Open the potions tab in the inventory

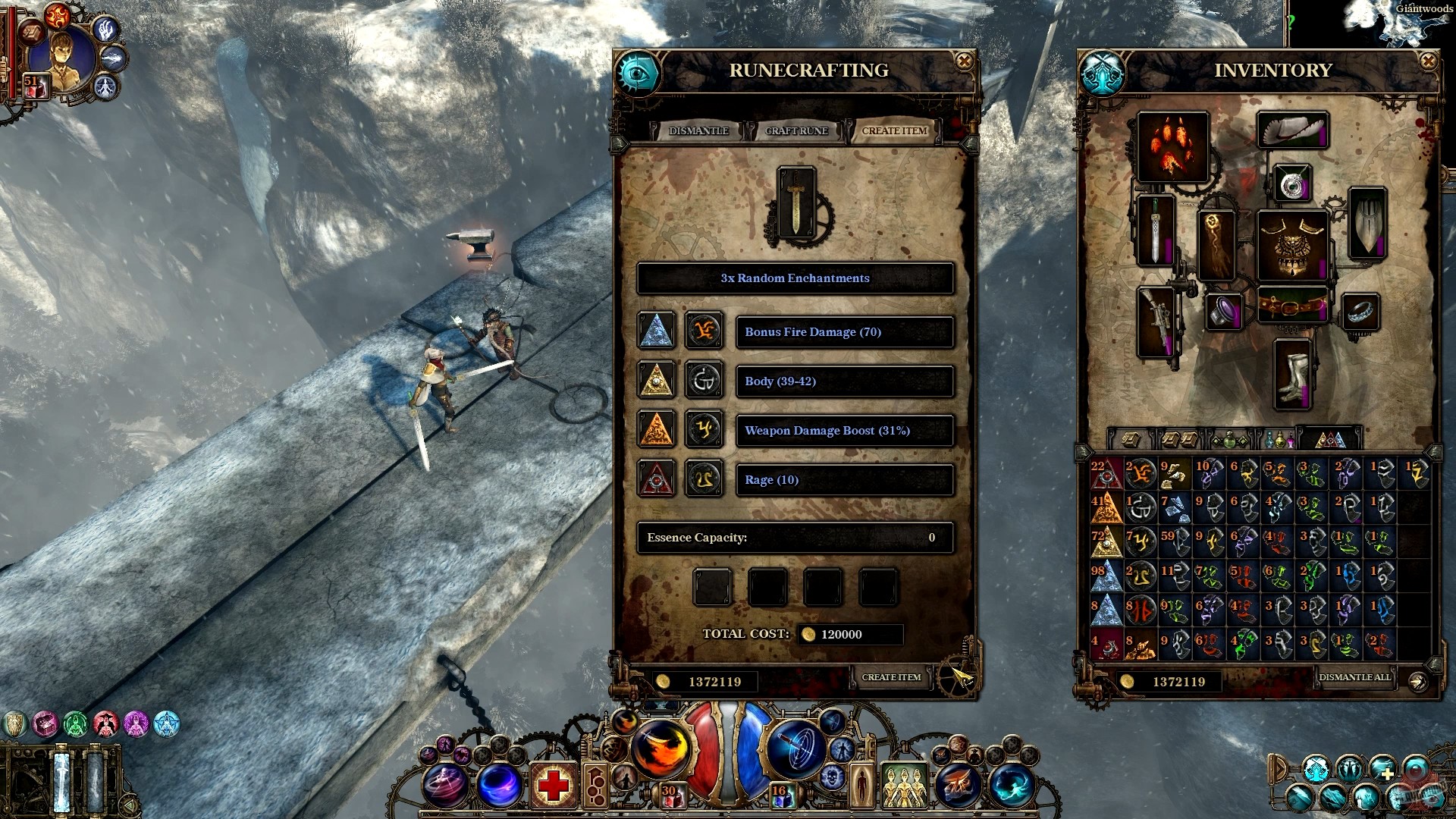coord(1279,440)
